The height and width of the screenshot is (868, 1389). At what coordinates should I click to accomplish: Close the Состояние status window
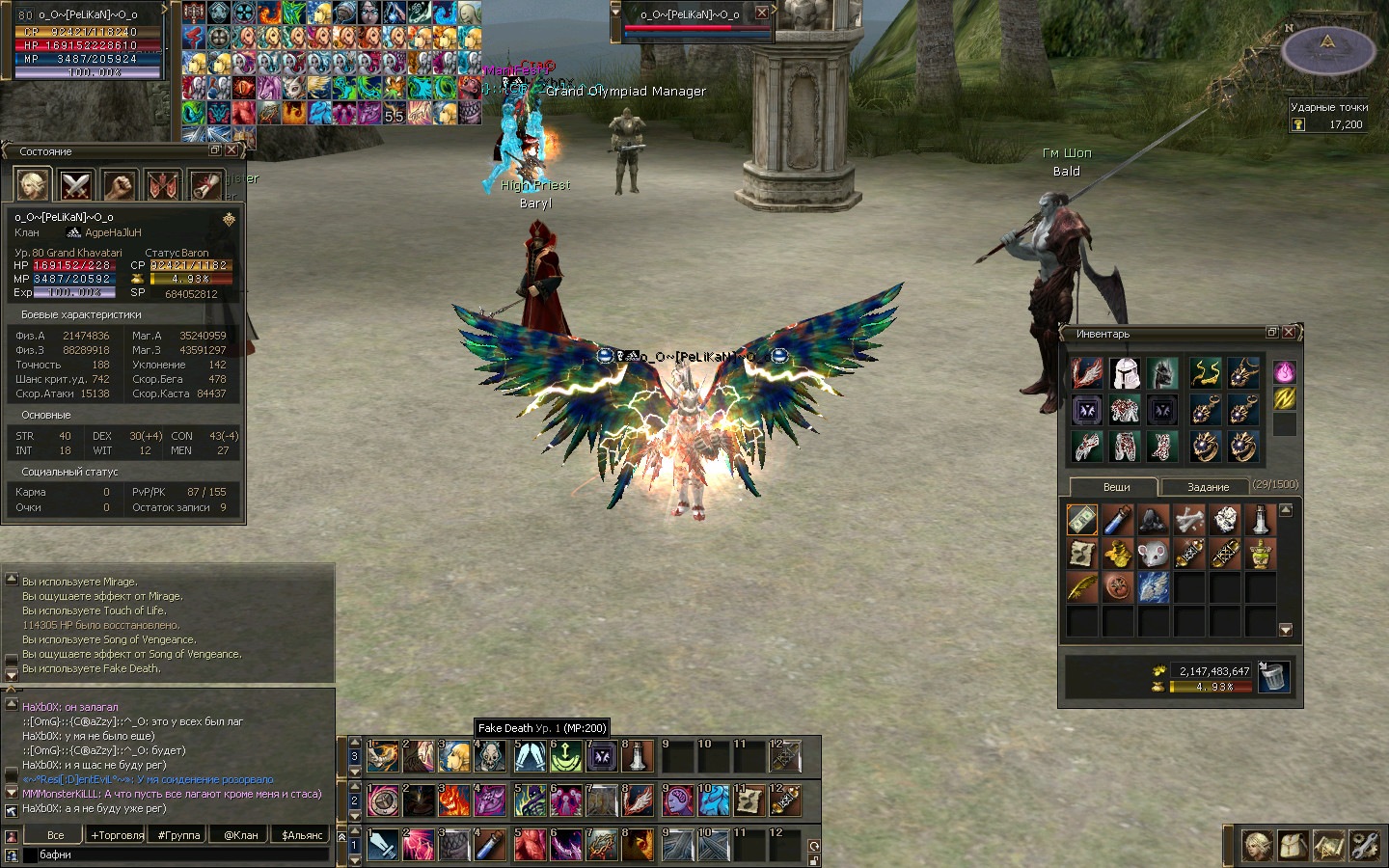click(x=231, y=150)
